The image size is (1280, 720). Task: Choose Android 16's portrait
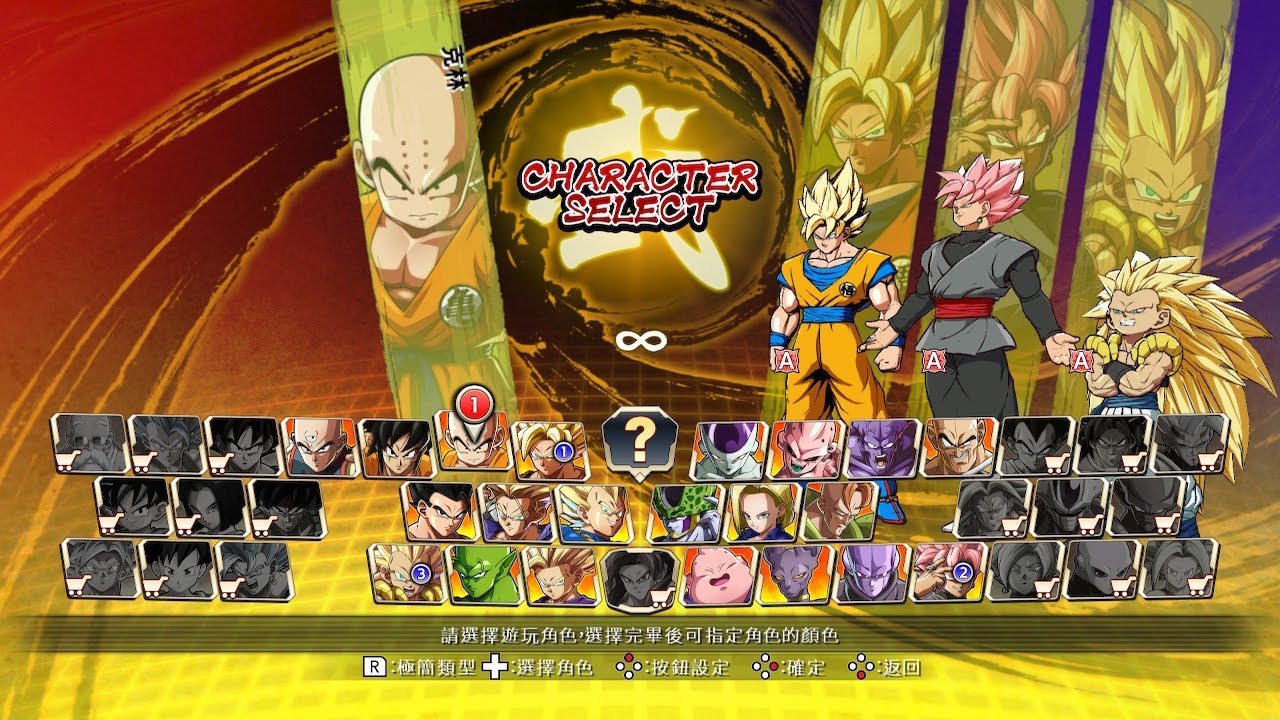point(838,510)
